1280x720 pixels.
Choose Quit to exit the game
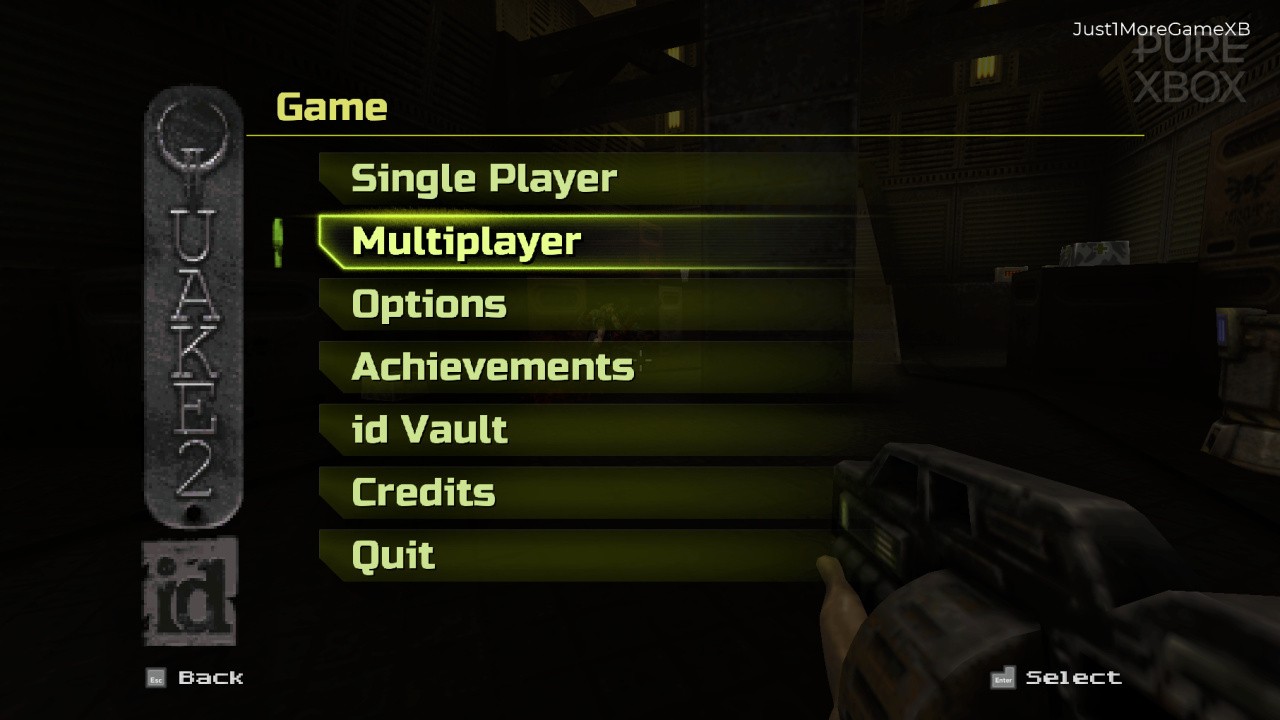[392, 554]
